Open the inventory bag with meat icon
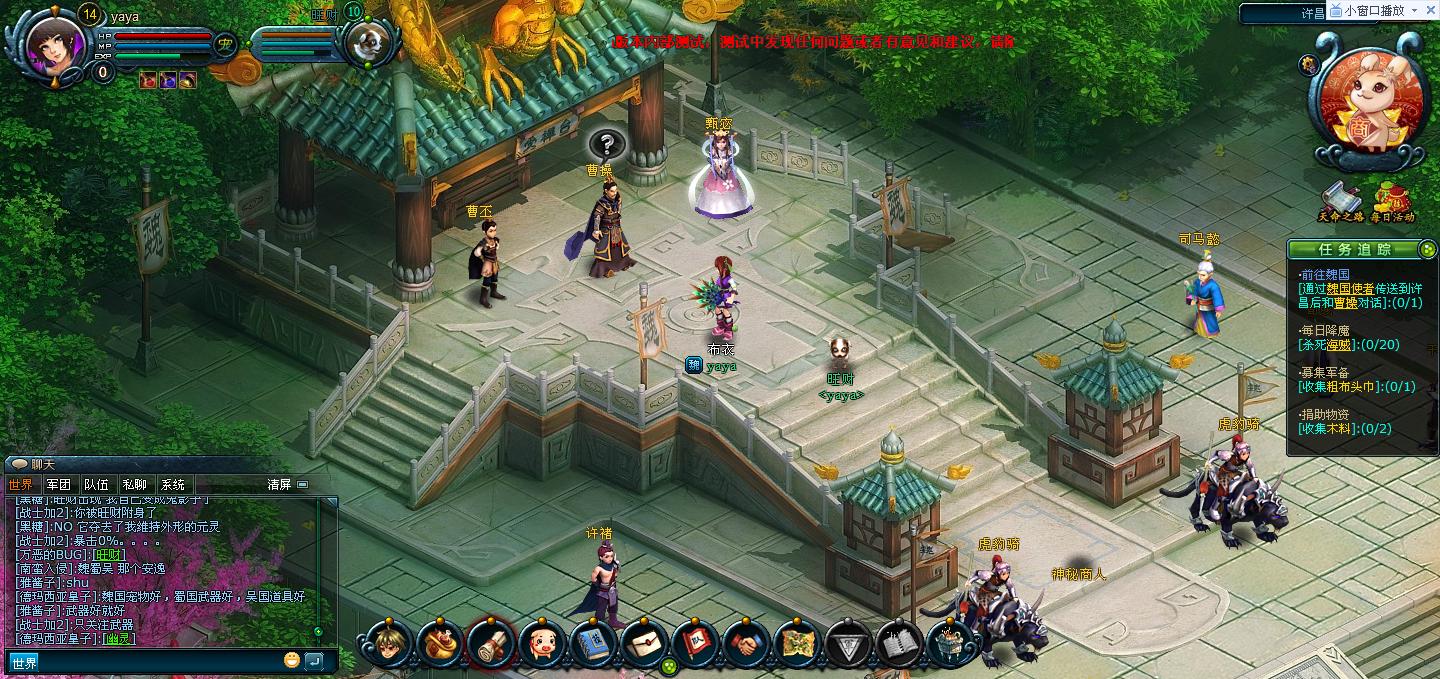 439,643
